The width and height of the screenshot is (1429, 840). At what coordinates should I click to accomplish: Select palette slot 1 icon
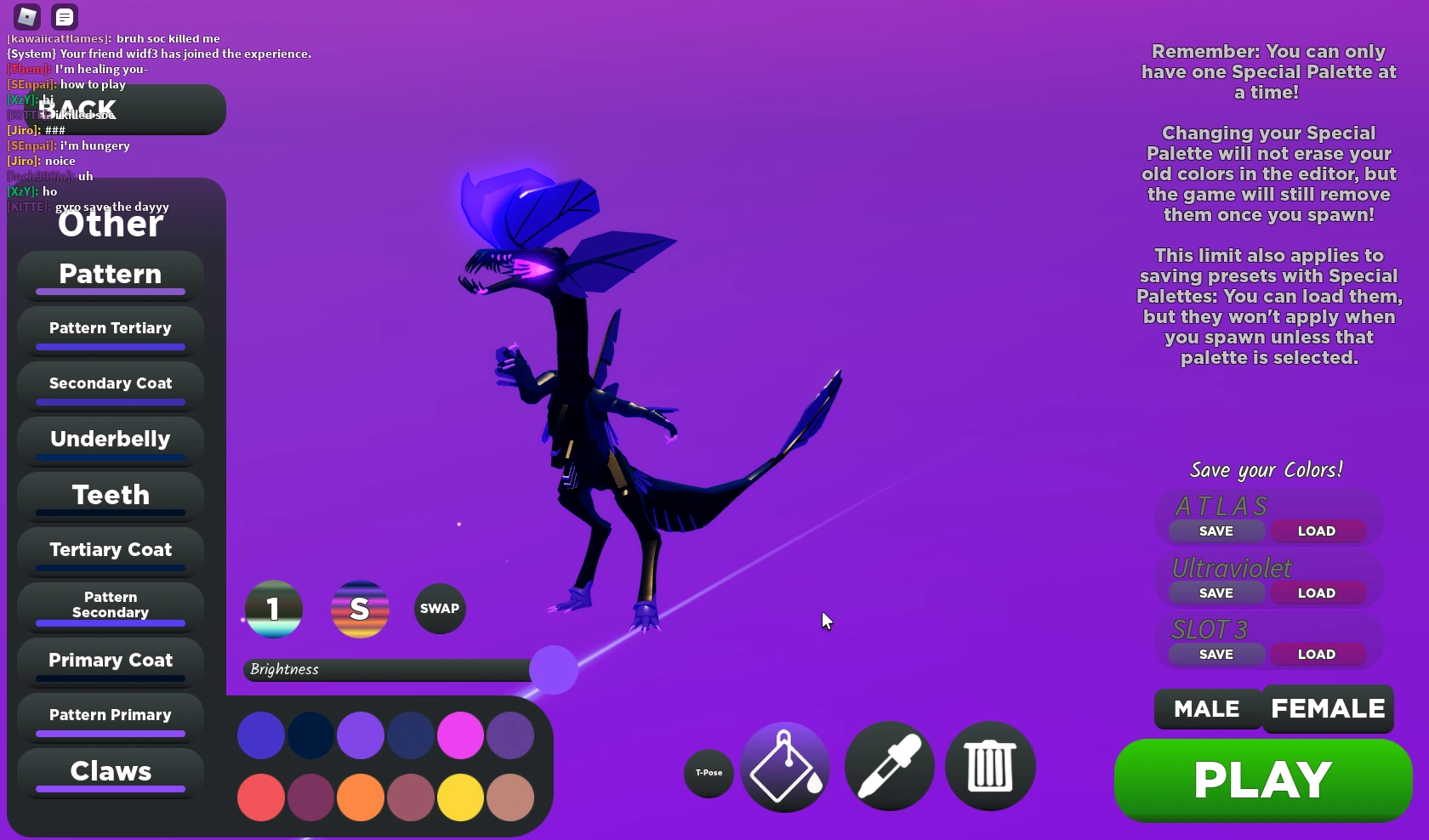pos(273,609)
